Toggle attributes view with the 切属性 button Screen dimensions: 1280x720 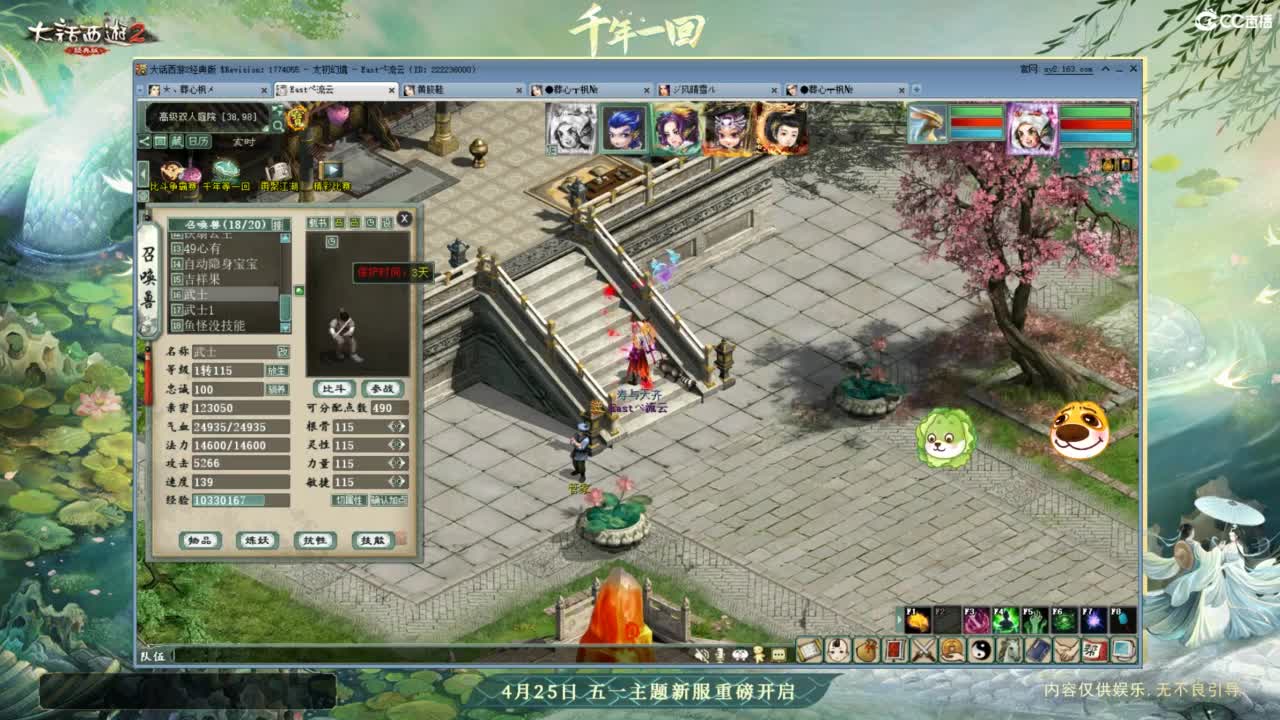point(349,500)
